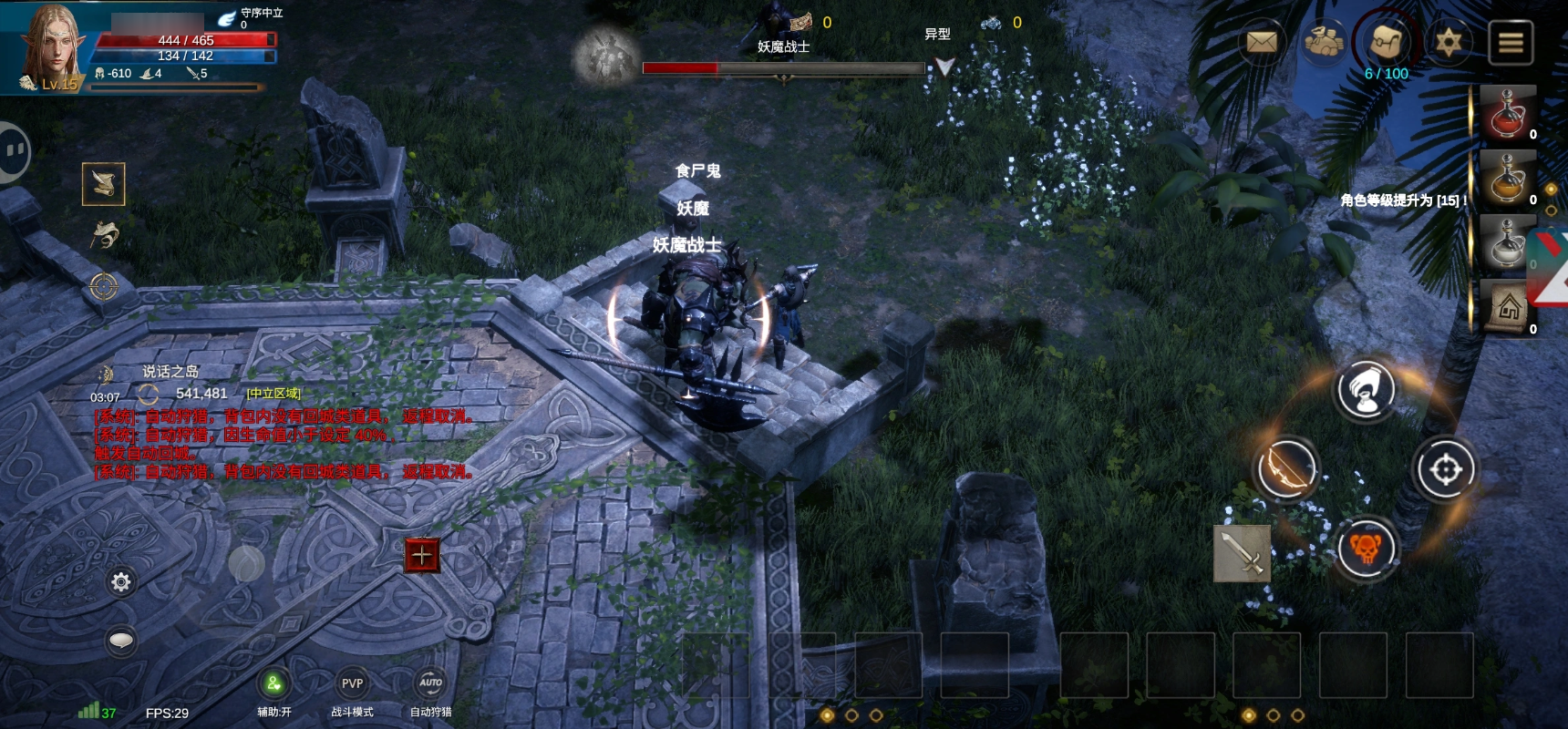Use the return home scroll slot
The image size is (1568, 729).
(1508, 309)
